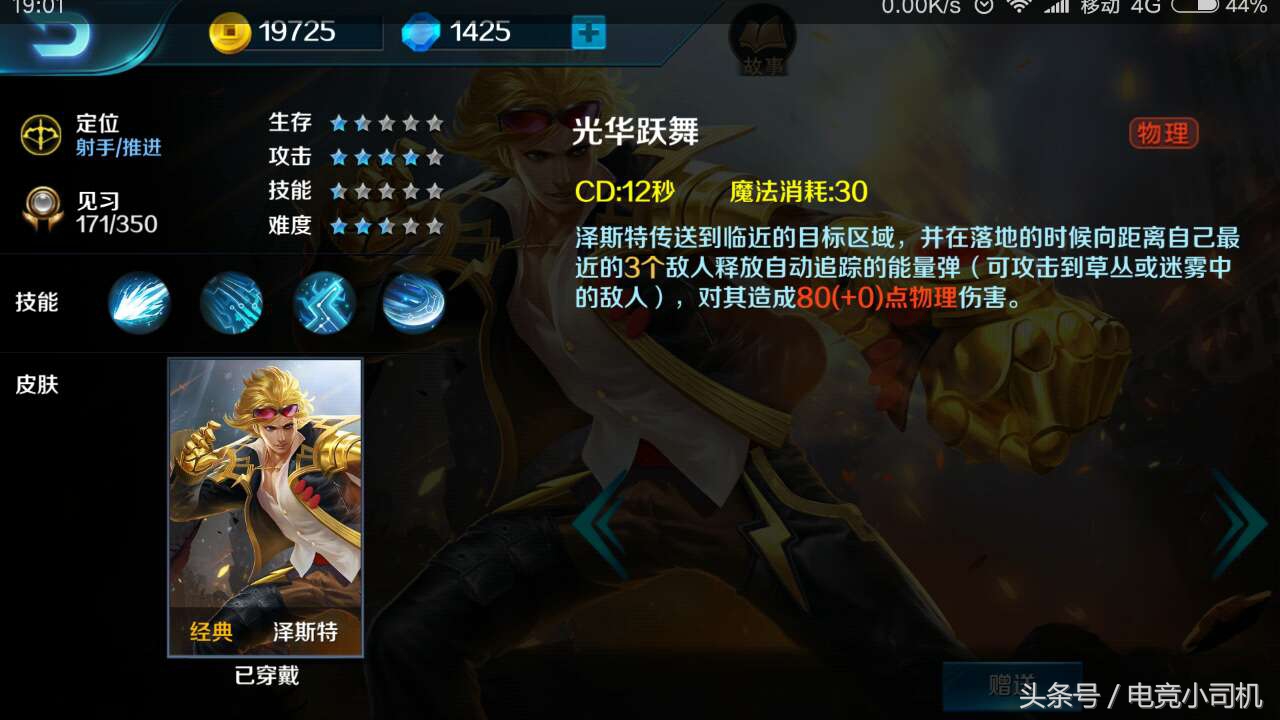Select the third skill icon
The width and height of the screenshot is (1280, 720).
point(323,303)
